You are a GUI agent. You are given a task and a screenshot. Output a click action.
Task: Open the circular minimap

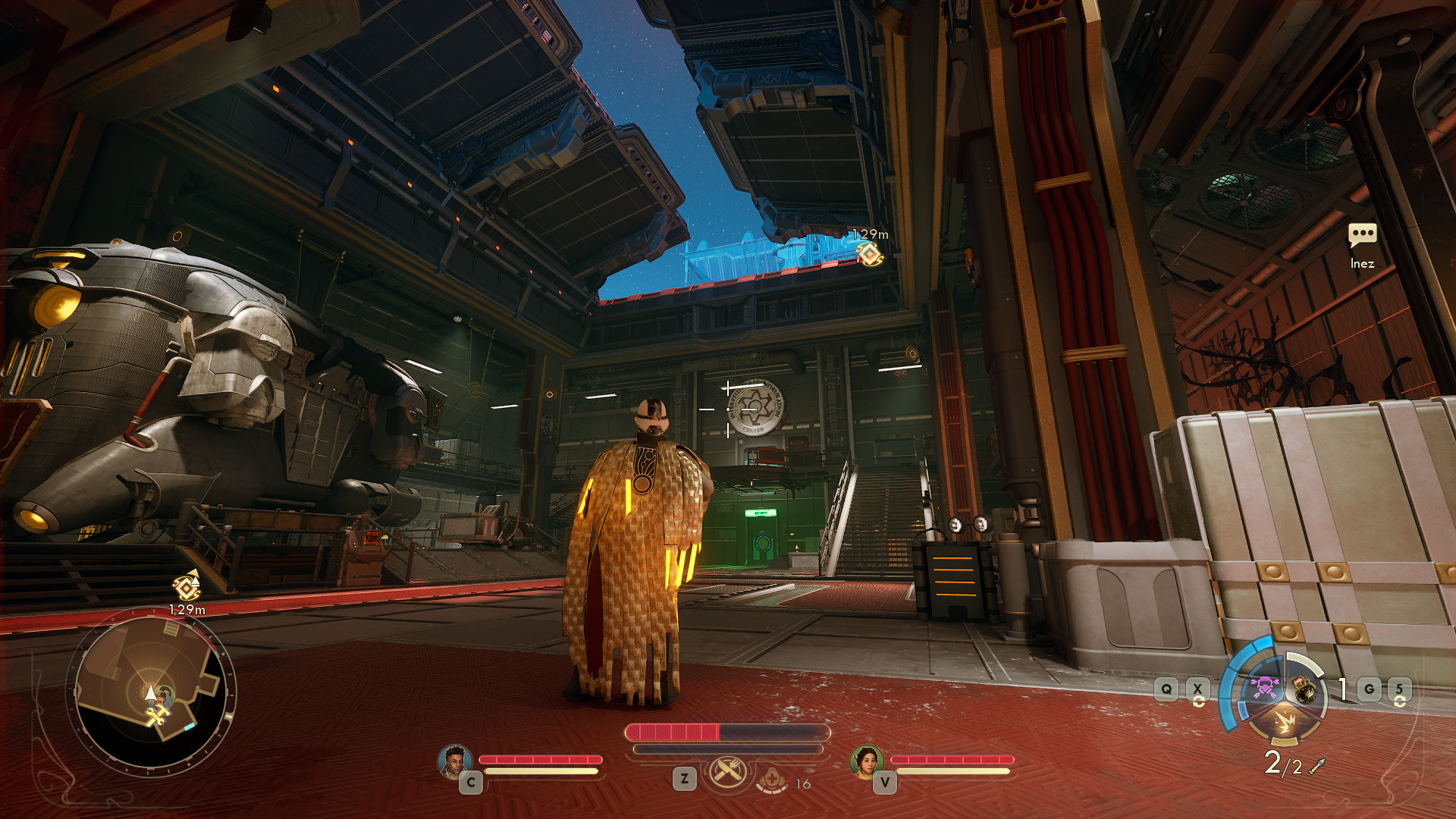[x=152, y=694]
